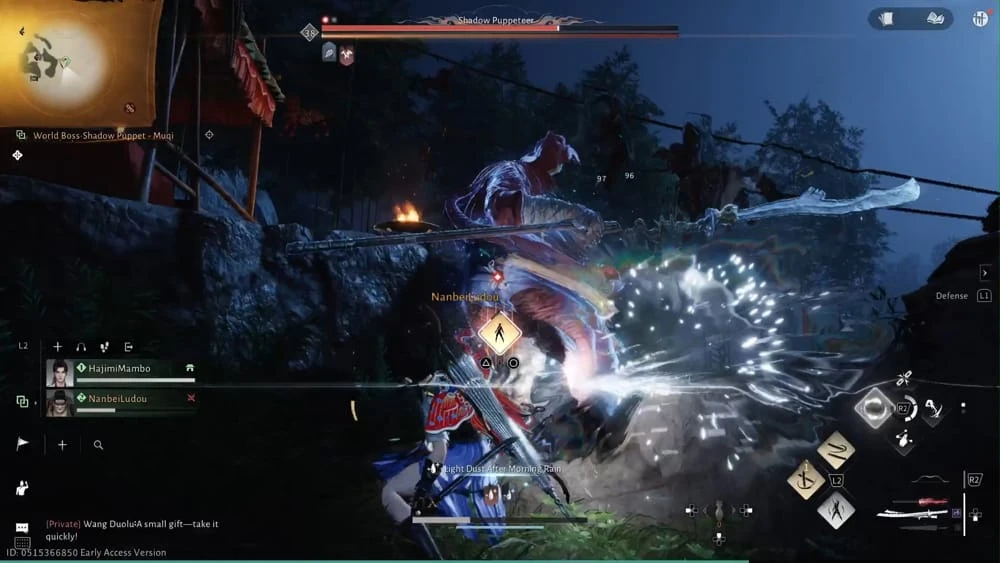Screen dimensions: 1000x563
Task: Select HajimiMambo in the party list
Action: click(120, 369)
